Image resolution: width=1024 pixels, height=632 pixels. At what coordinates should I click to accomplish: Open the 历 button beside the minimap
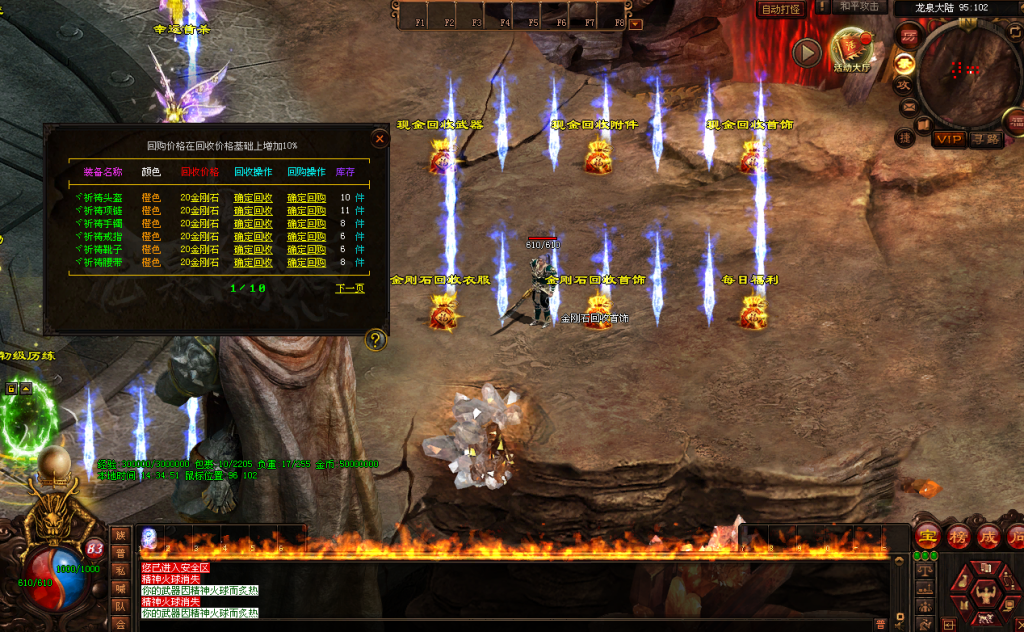[909, 37]
